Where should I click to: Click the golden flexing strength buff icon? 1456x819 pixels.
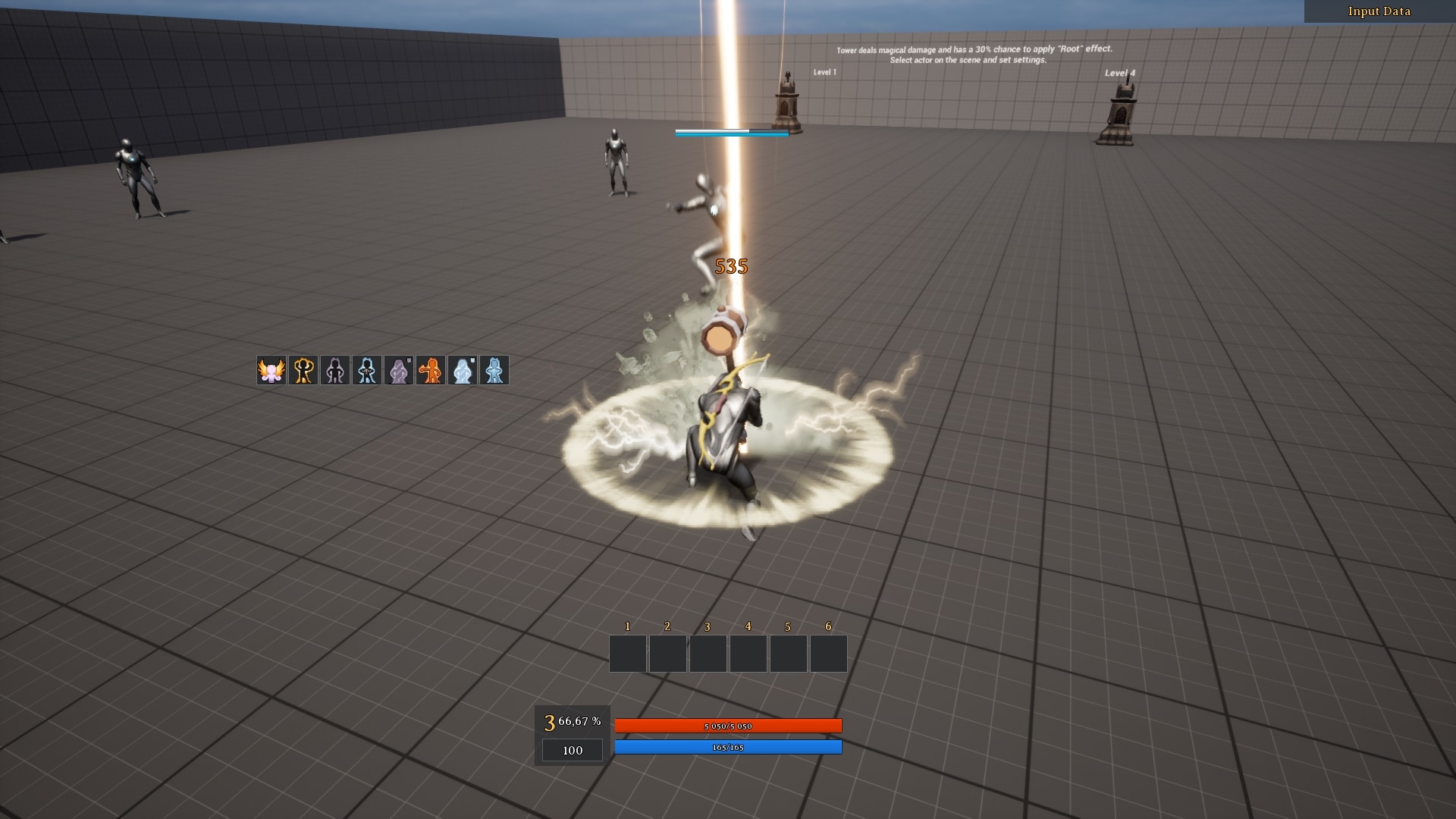[303, 370]
